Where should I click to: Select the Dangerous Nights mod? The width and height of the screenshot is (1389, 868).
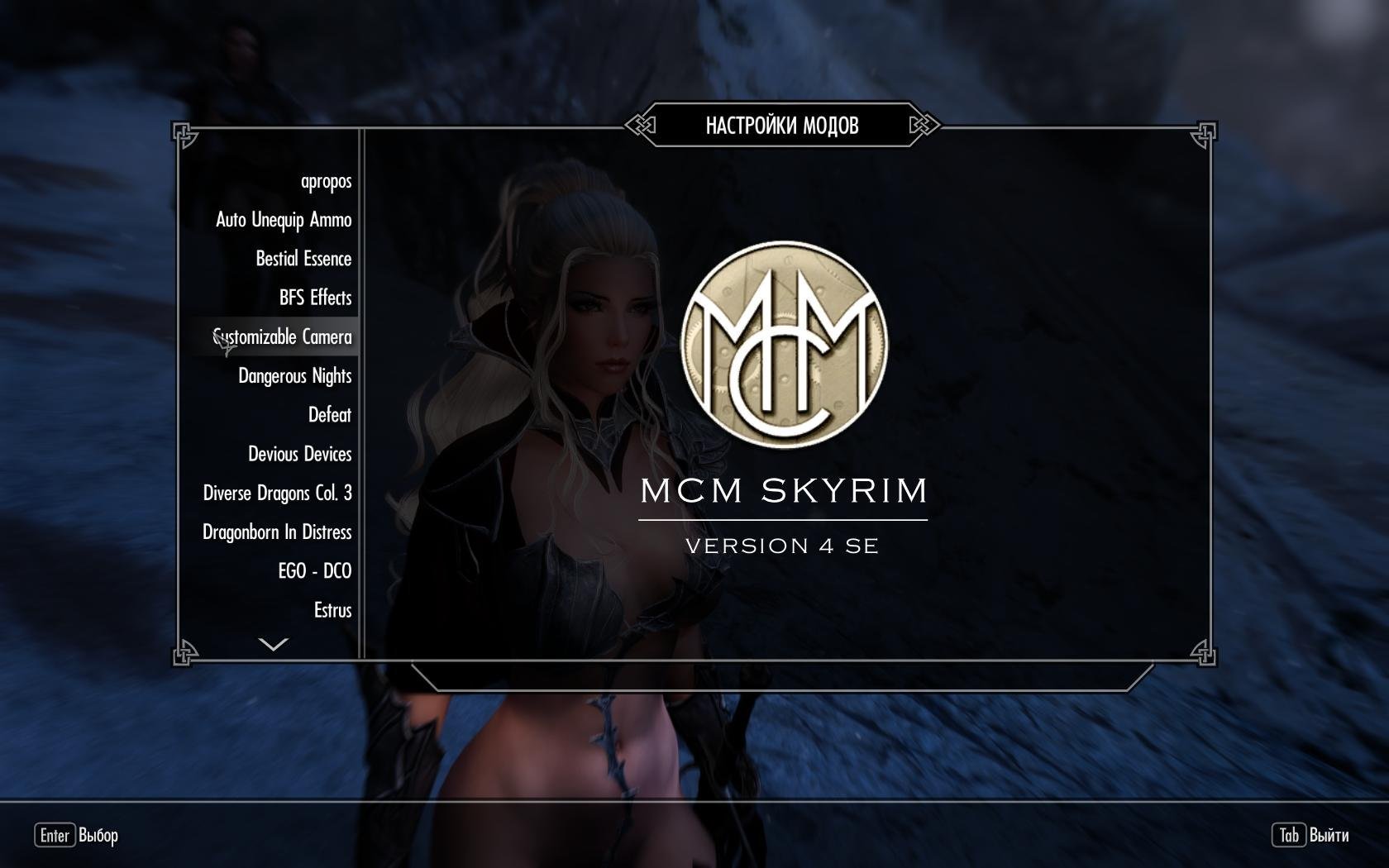pyautogui.click(x=294, y=376)
